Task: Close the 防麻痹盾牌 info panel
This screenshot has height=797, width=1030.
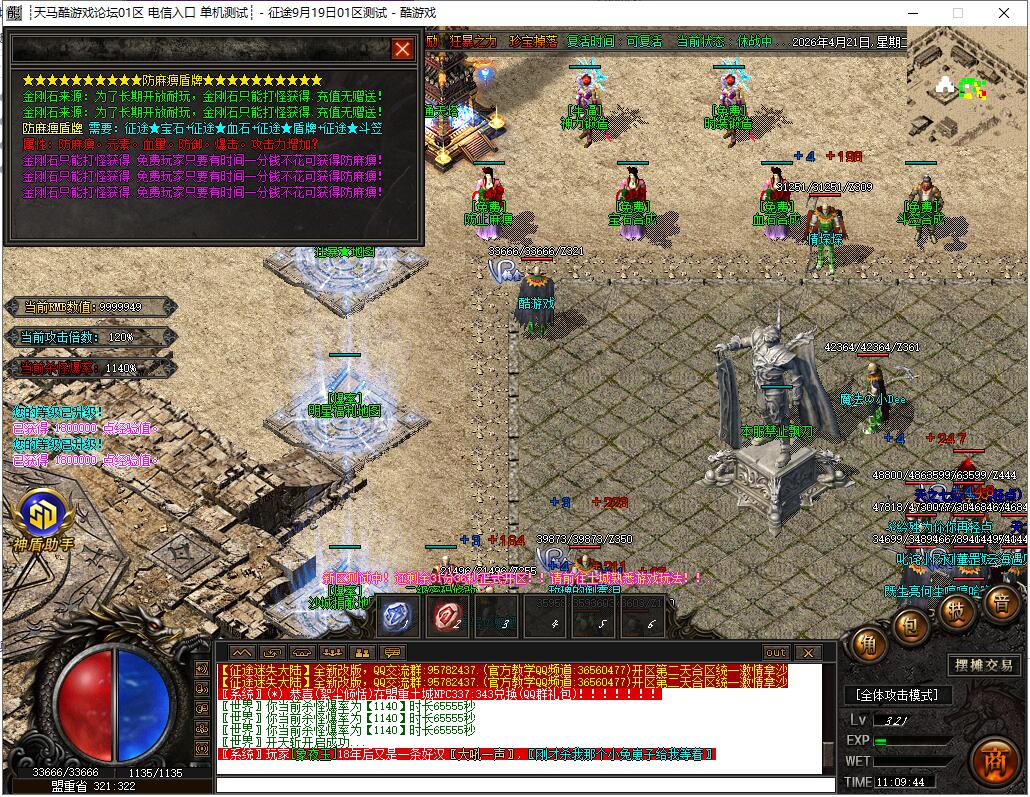Action: (402, 49)
